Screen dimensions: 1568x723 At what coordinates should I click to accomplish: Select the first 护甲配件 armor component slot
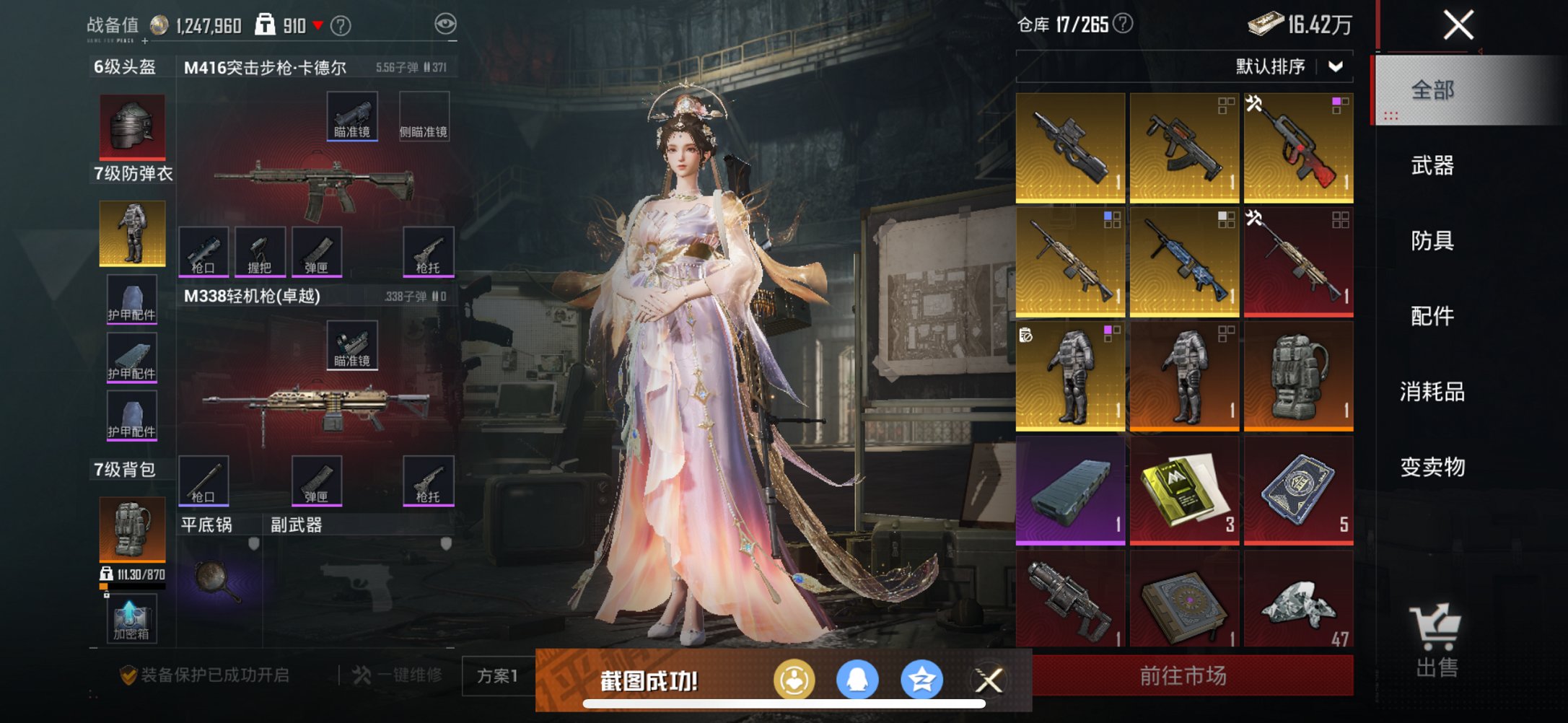[x=131, y=299]
